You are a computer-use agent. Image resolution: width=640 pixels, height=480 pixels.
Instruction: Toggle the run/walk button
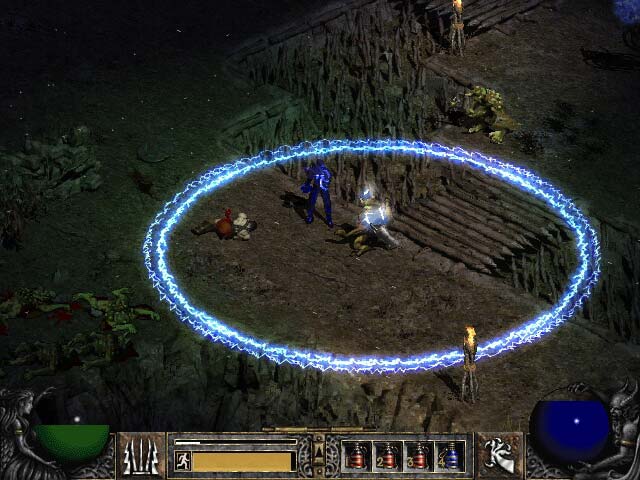(184, 461)
